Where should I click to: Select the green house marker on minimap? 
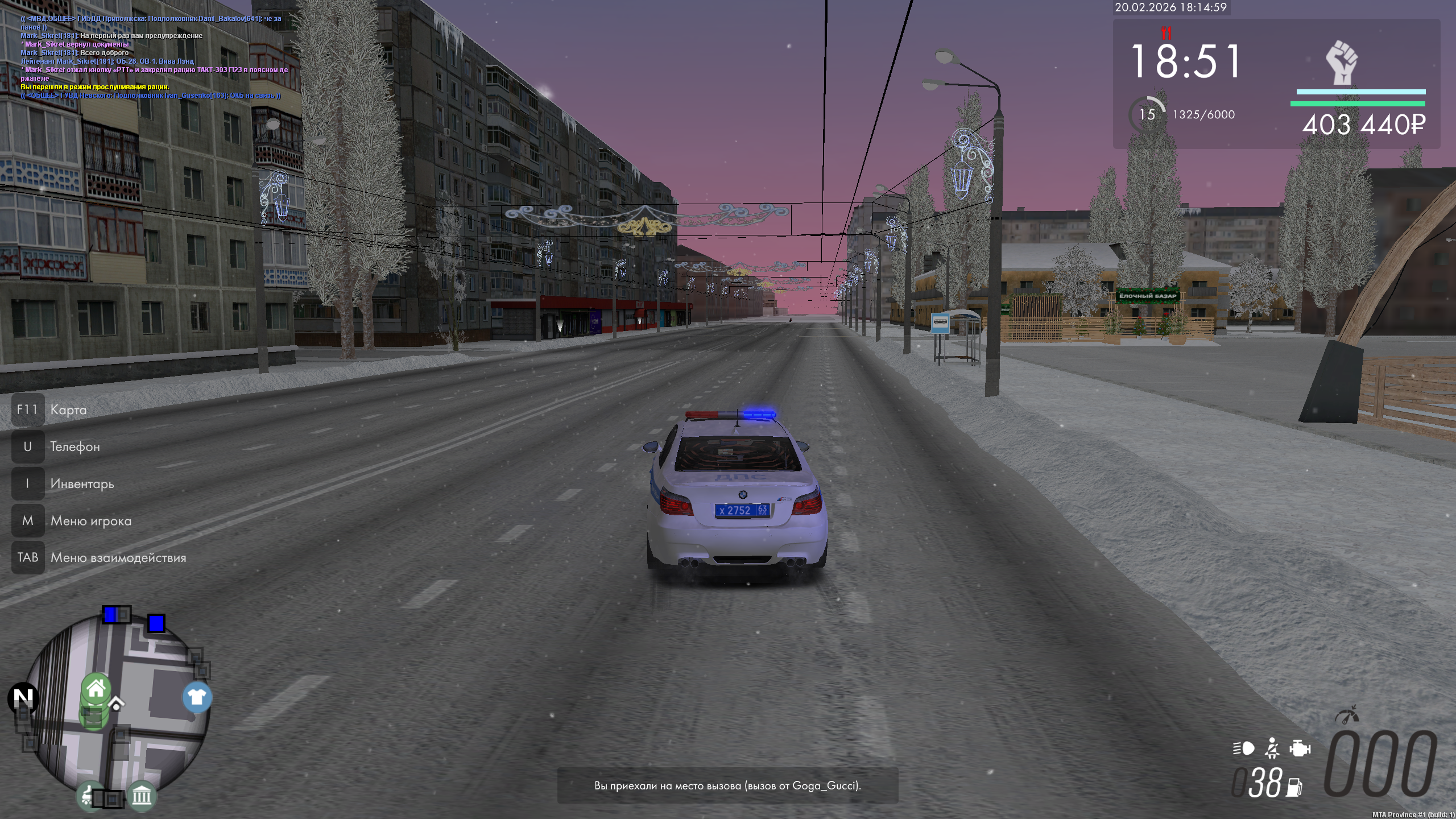point(96,689)
